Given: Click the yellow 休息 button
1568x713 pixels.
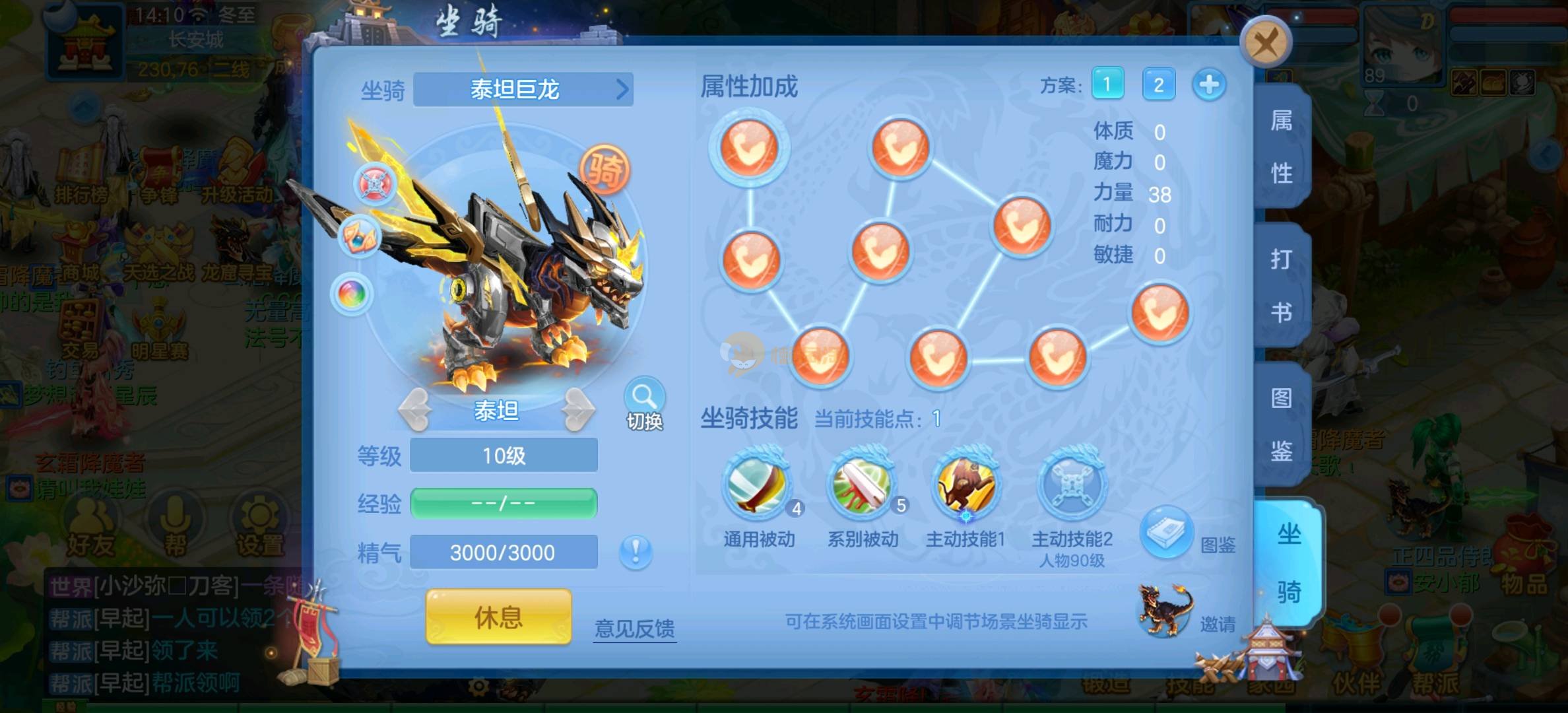Looking at the screenshot, I should point(498,617).
